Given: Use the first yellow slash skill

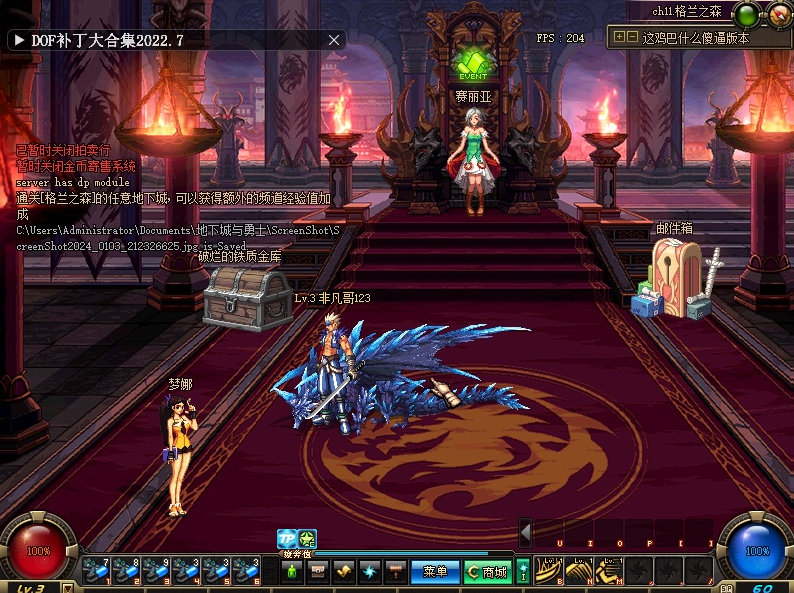Looking at the screenshot, I should pyautogui.click(x=549, y=571).
